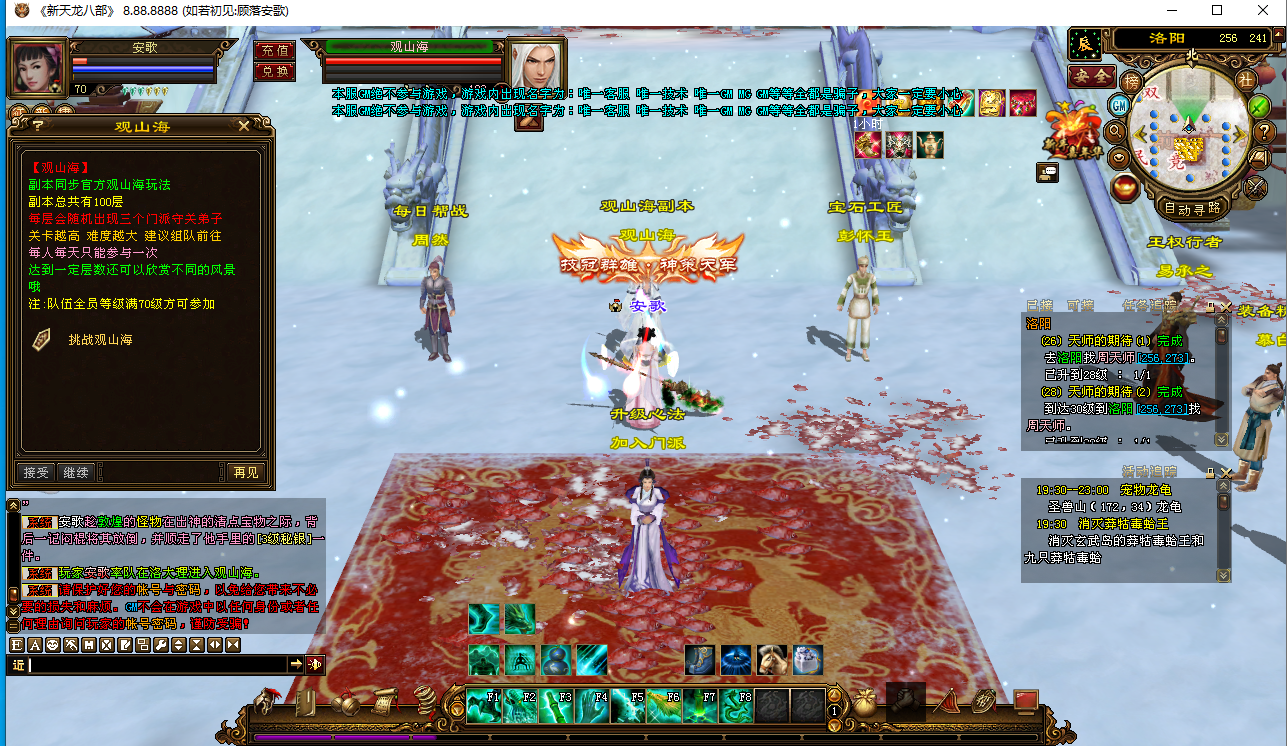Image resolution: width=1287 pixels, height=746 pixels.
Task: Open the 榜 ranking button by the minimap
Action: pos(1131,80)
